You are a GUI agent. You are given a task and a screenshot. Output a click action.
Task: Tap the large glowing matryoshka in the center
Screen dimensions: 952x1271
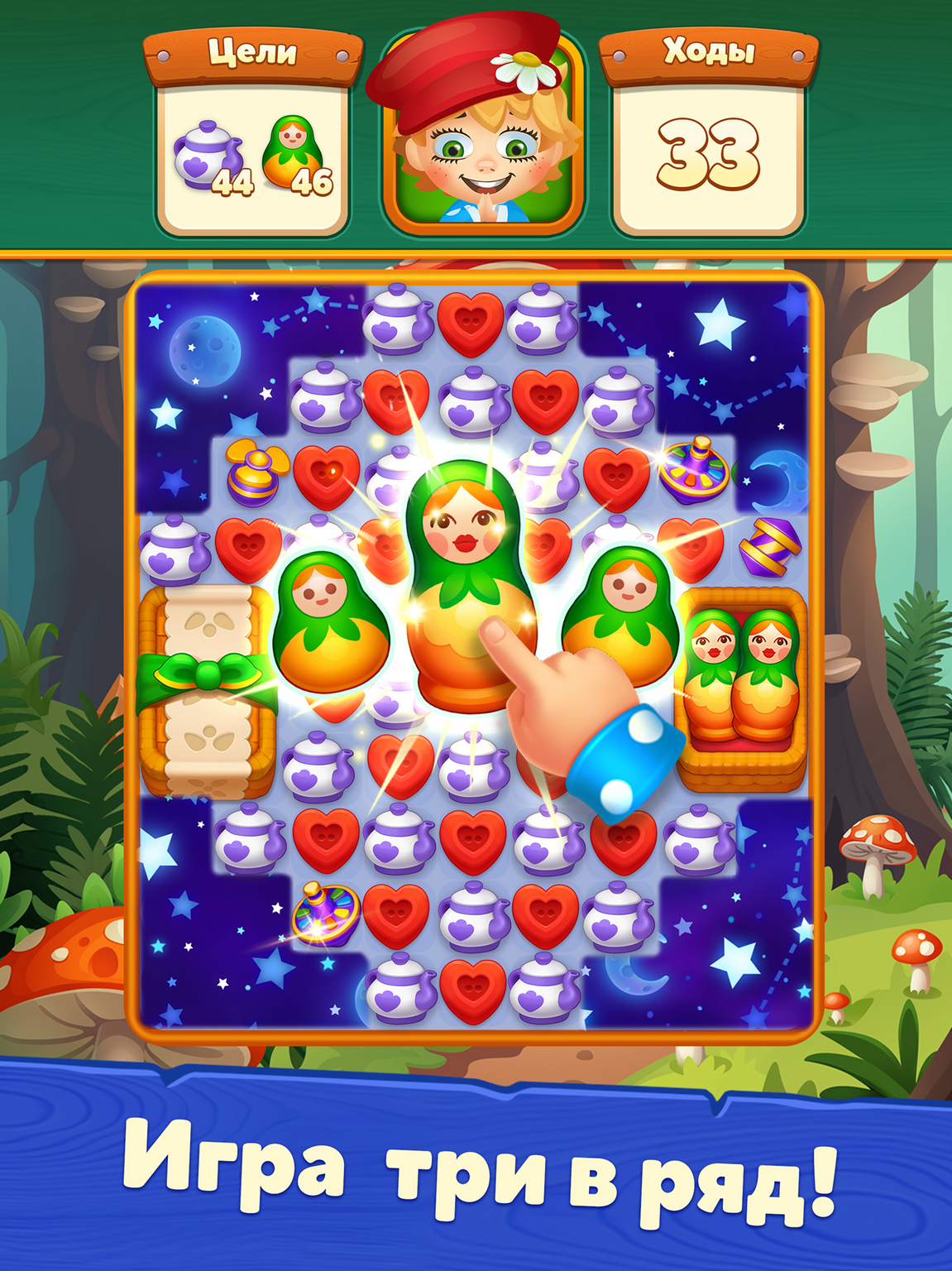[463, 579]
